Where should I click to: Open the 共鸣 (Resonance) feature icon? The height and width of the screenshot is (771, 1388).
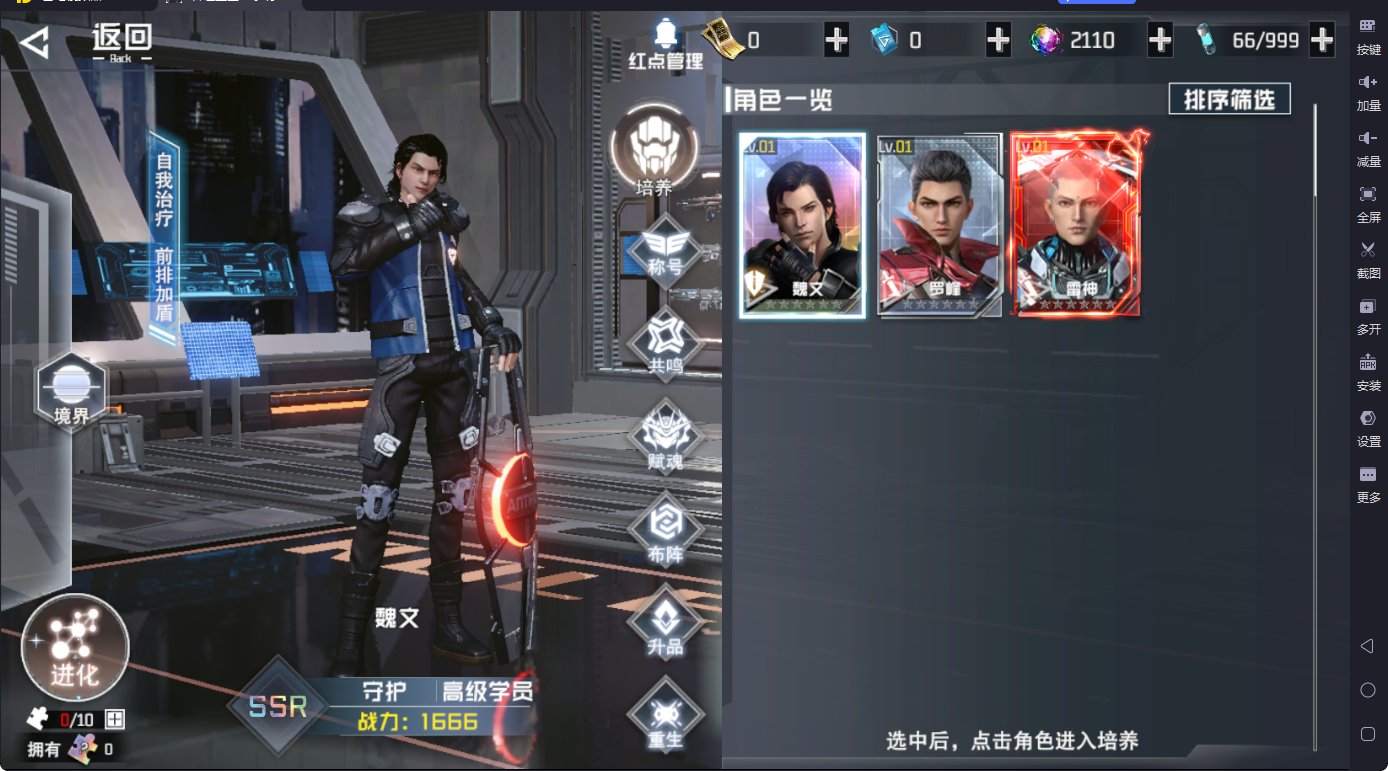coord(665,344)
